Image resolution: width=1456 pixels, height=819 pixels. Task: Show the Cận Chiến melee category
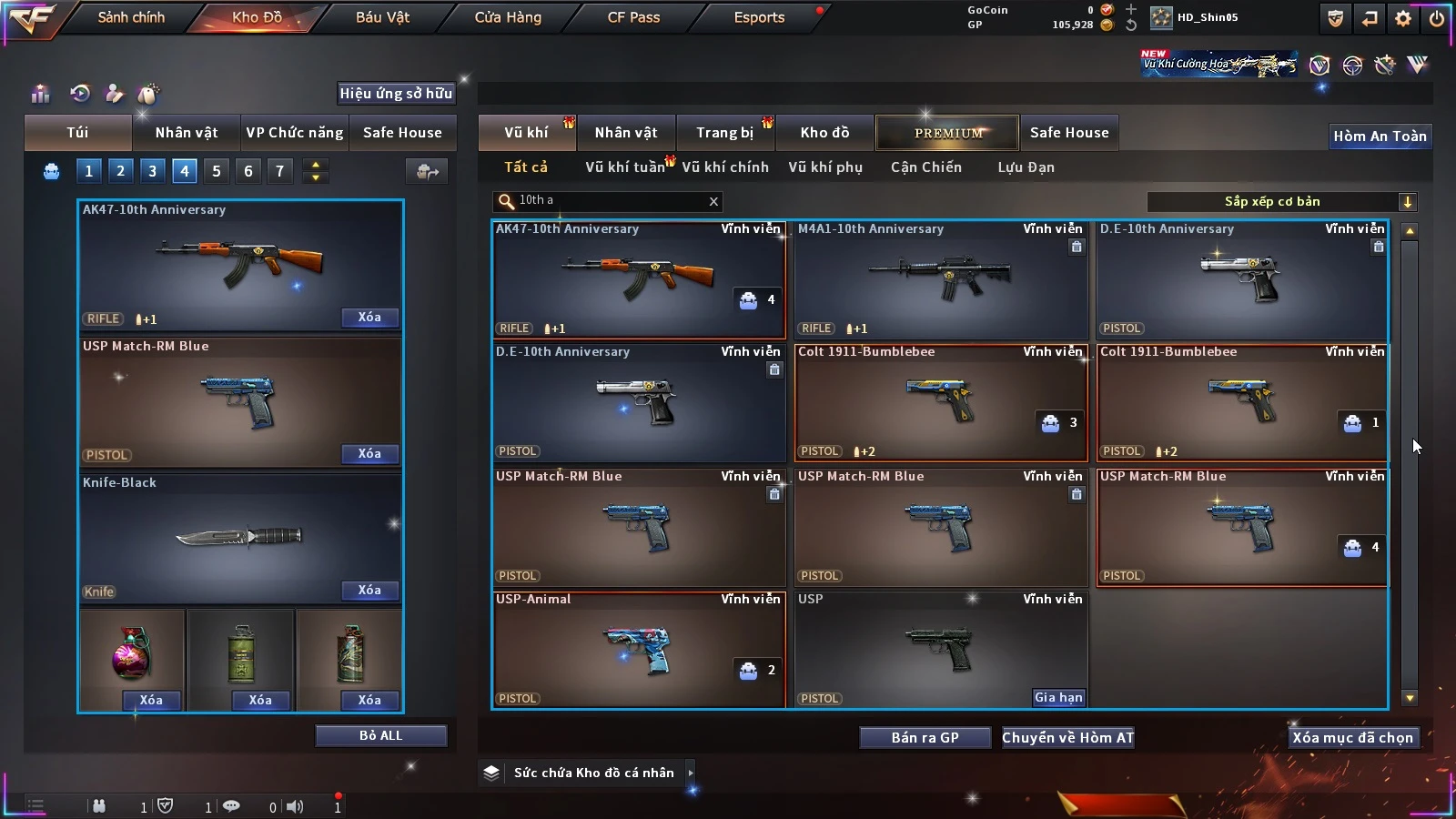(x=925, y=167)
